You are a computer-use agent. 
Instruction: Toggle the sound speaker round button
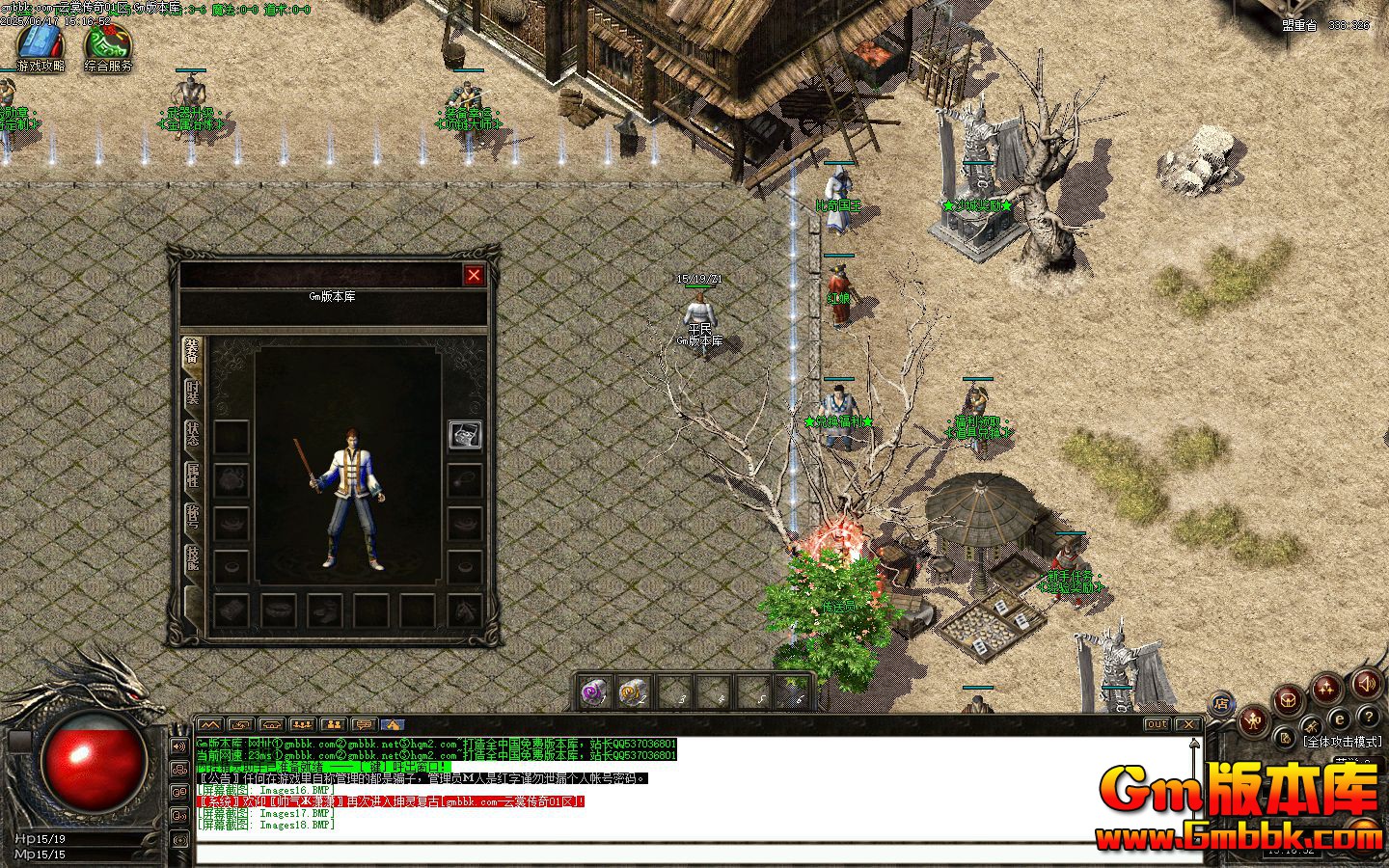click(1366, 684)
